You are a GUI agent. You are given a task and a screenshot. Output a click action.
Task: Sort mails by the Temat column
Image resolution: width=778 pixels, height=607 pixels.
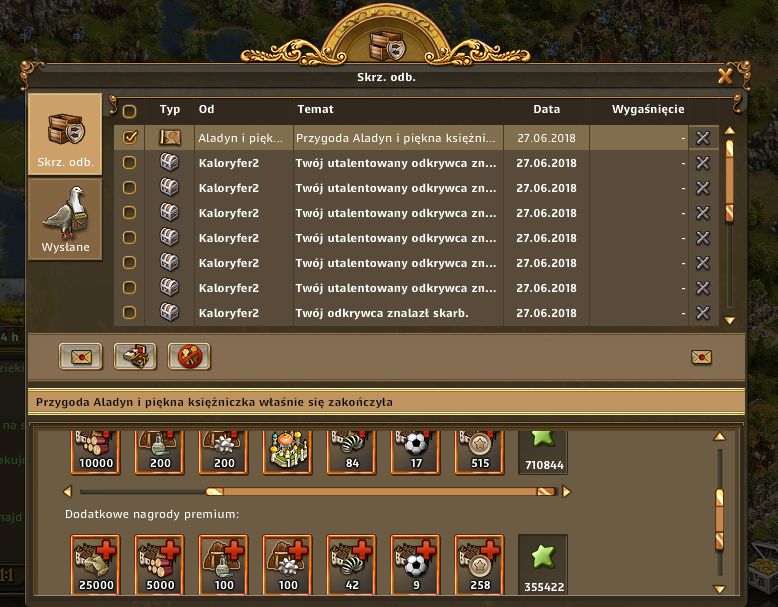pyautogui.click(x=316, y=109)
